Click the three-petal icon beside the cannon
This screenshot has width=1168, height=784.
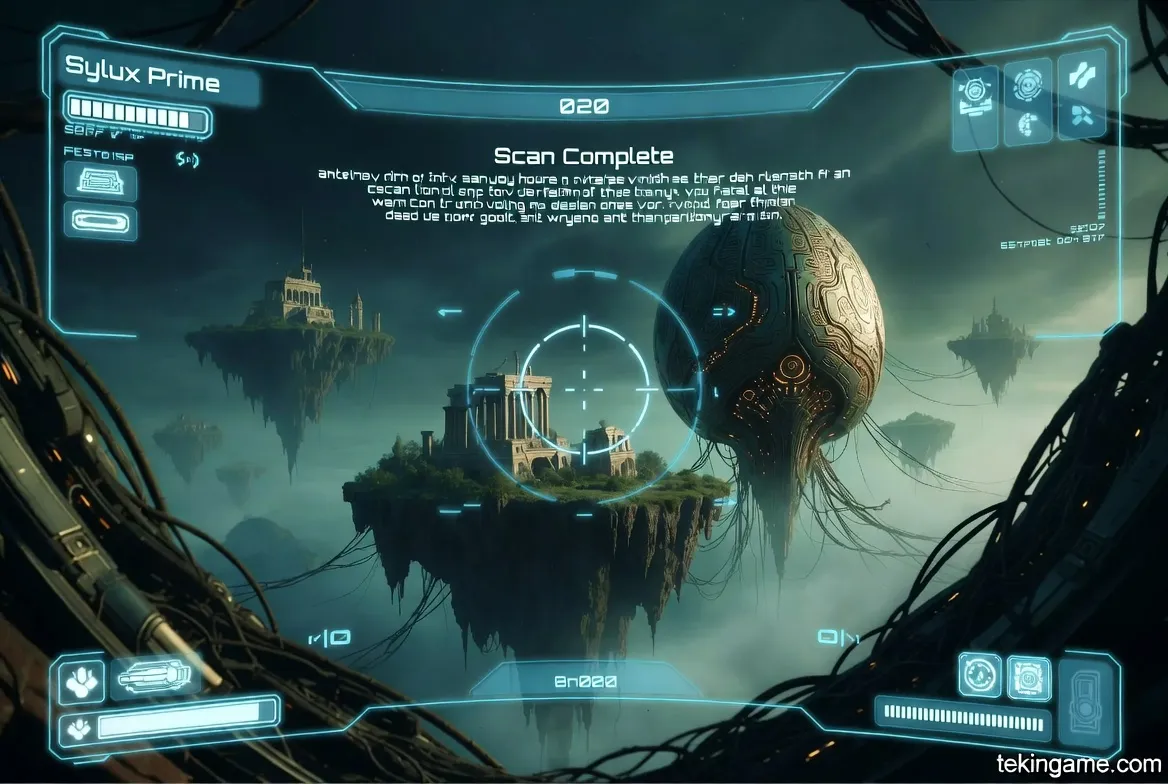pyautogui.click(x=81, y=680)
